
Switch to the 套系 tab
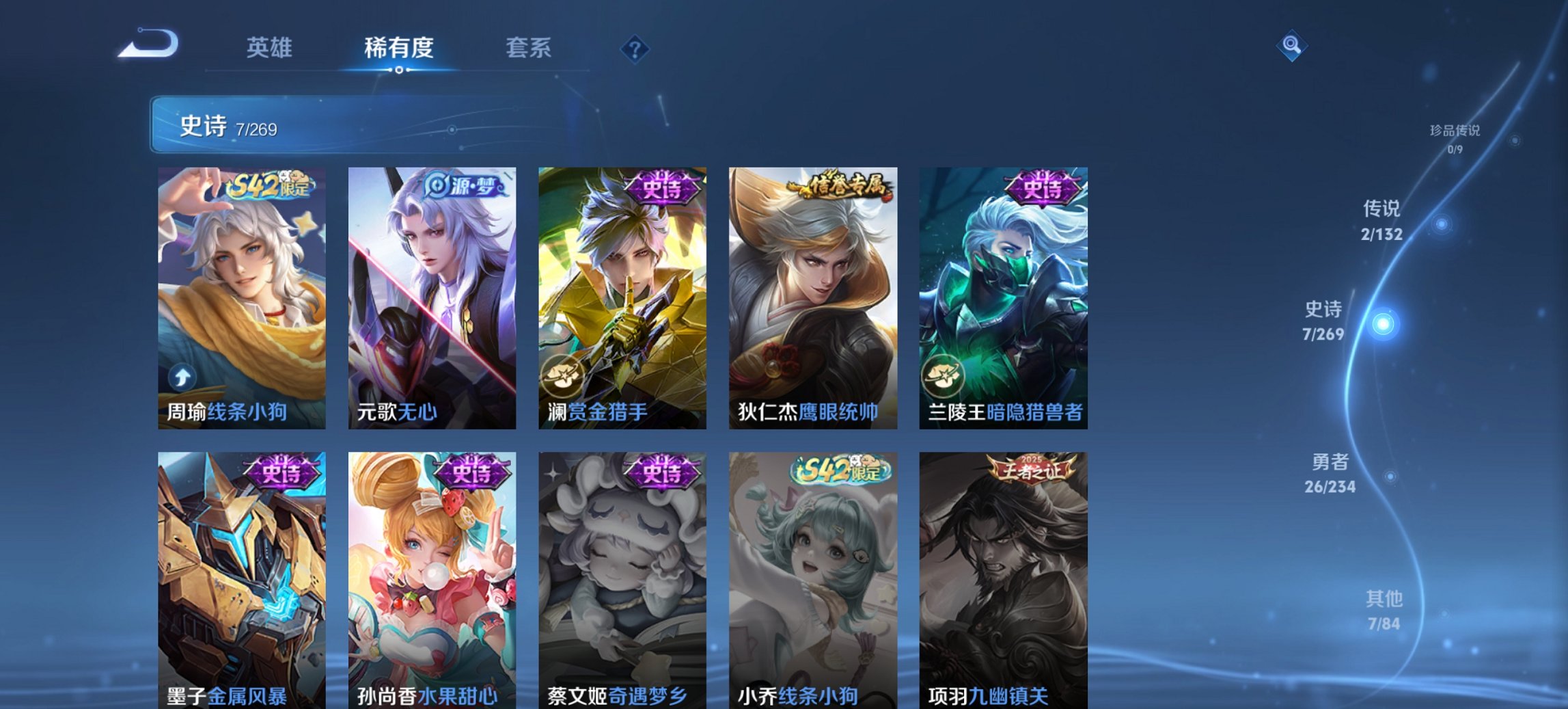point(529,48)
